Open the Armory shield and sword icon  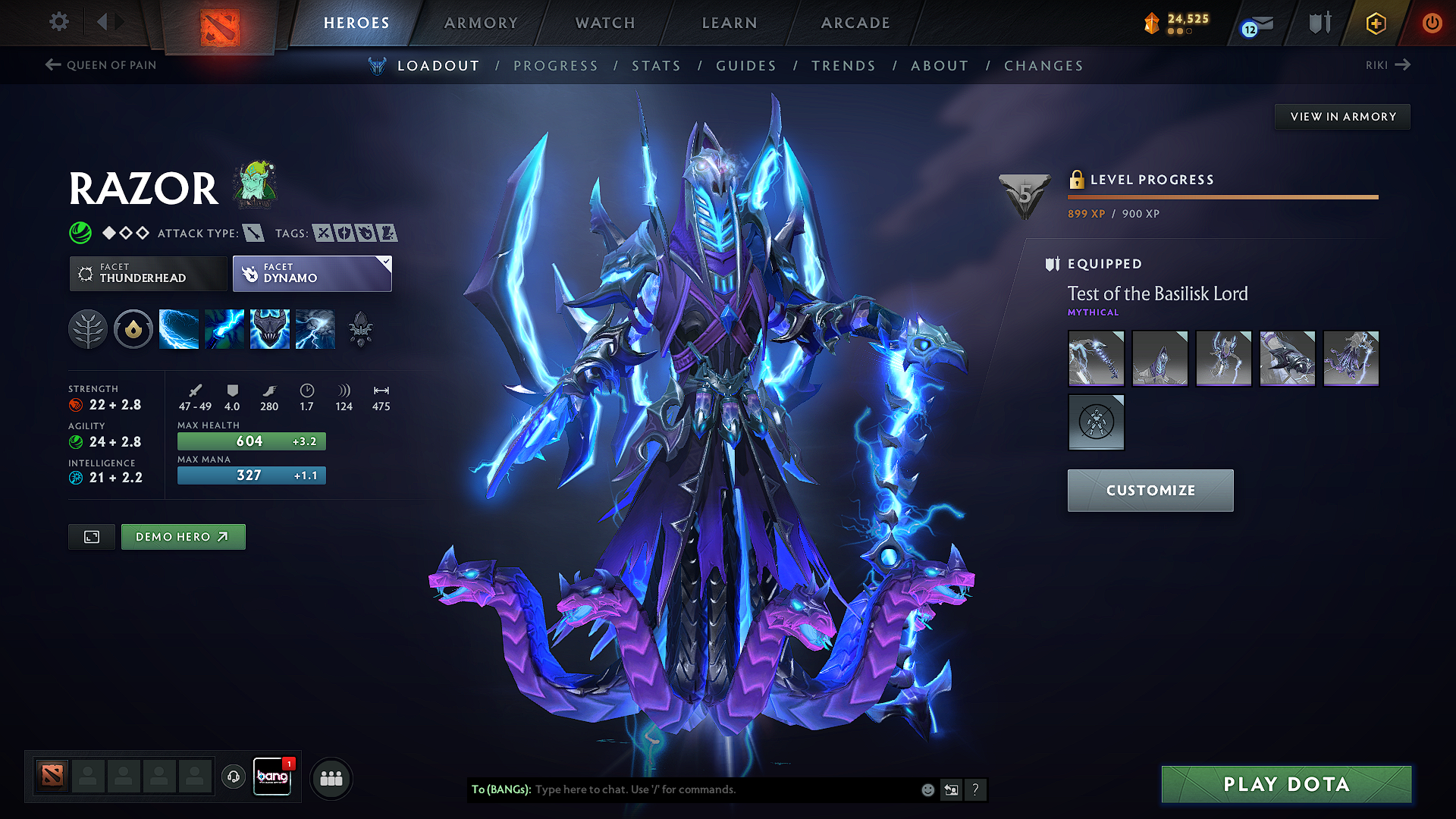(x=1319, y=23)
